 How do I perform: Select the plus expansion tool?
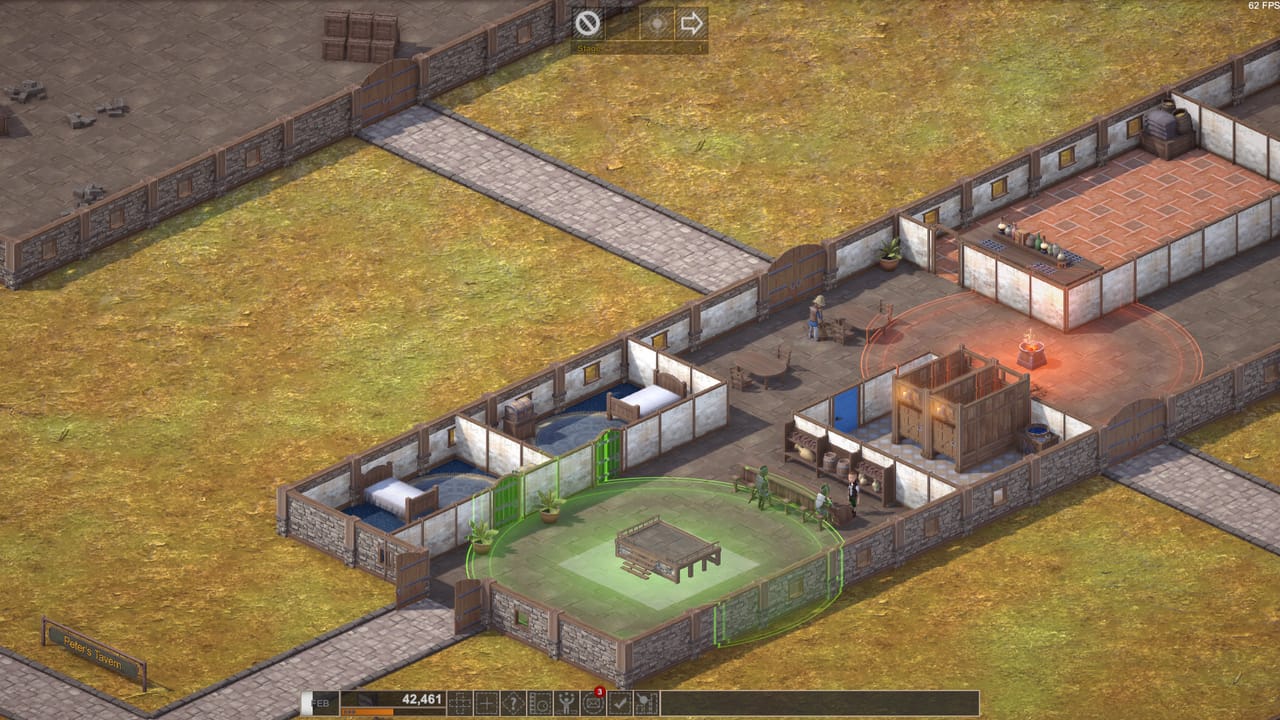[x=486, y=702]
